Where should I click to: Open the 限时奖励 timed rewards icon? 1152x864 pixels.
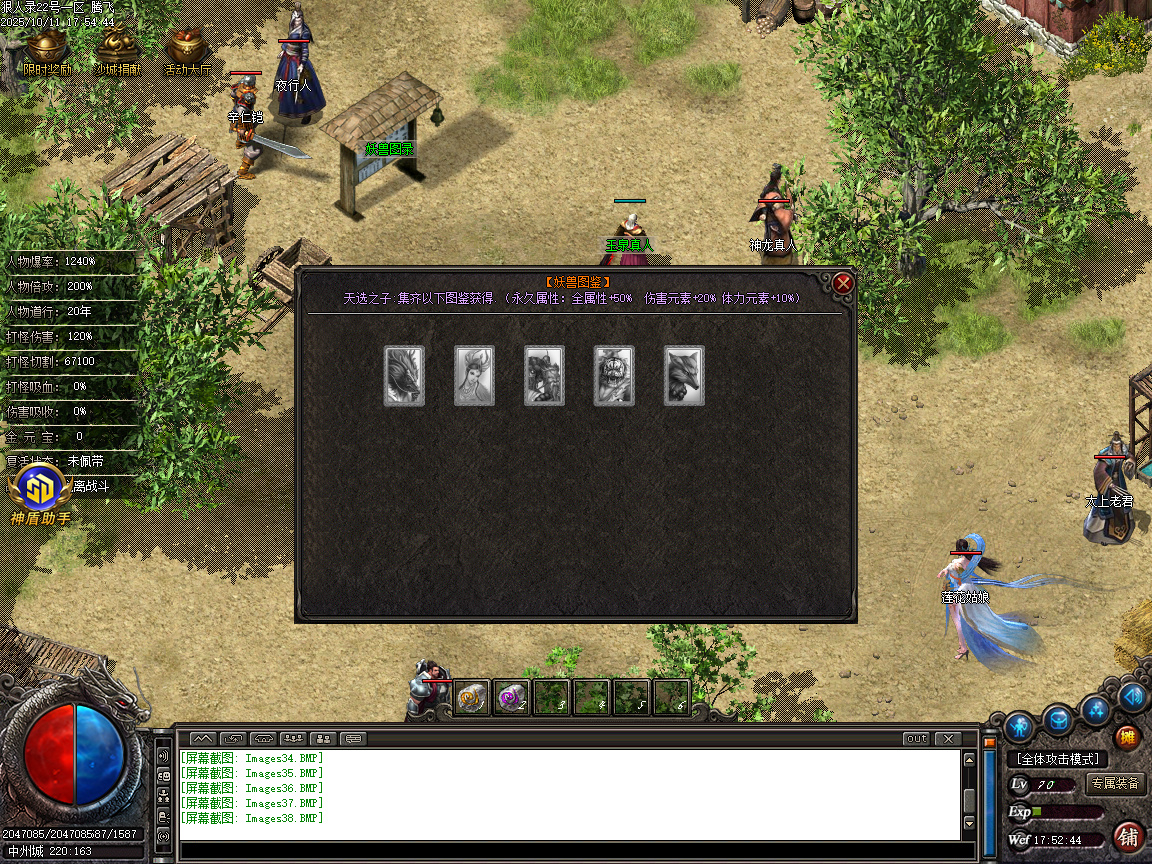point(46,51)
